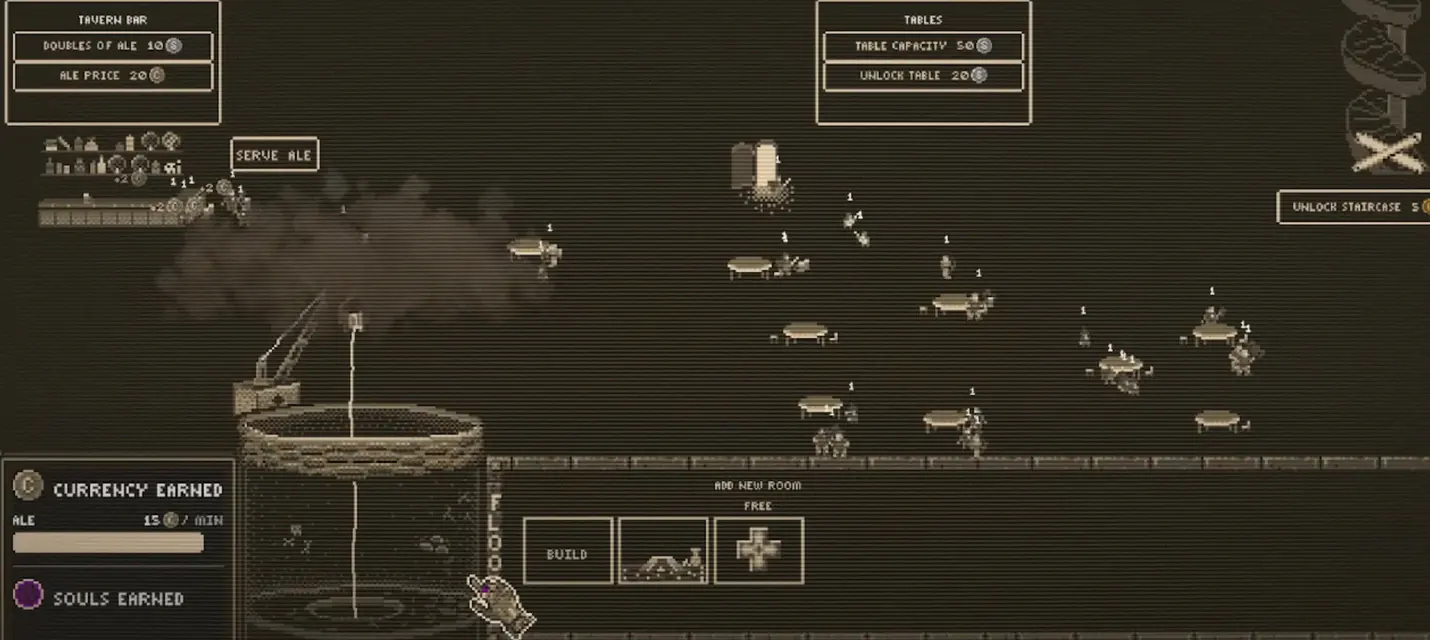Upgrade Table Capacity for 50 coins
The image size is (1430, 640).
point(923,46)
